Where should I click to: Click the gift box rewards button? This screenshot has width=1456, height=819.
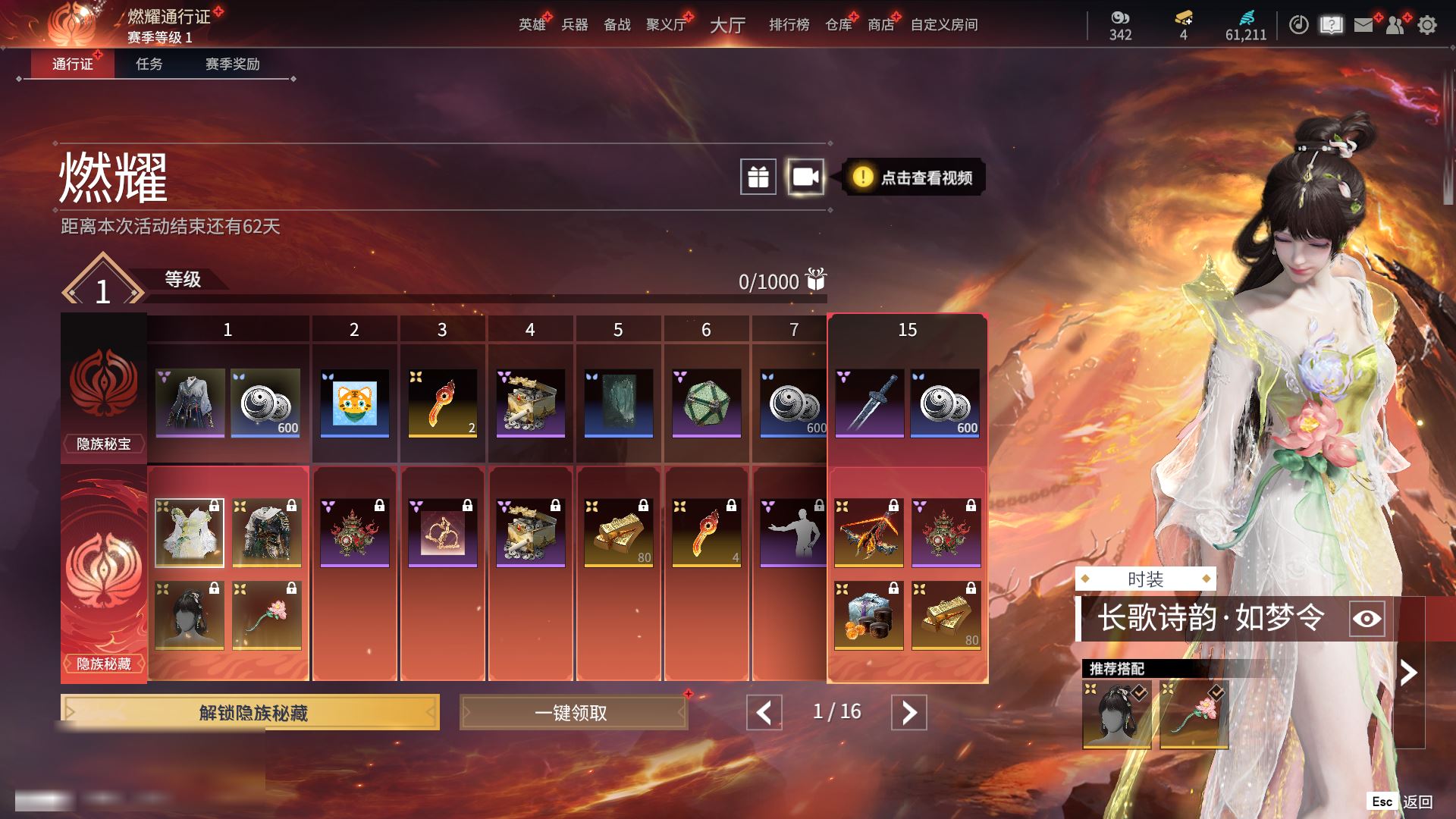coord(758,177)
